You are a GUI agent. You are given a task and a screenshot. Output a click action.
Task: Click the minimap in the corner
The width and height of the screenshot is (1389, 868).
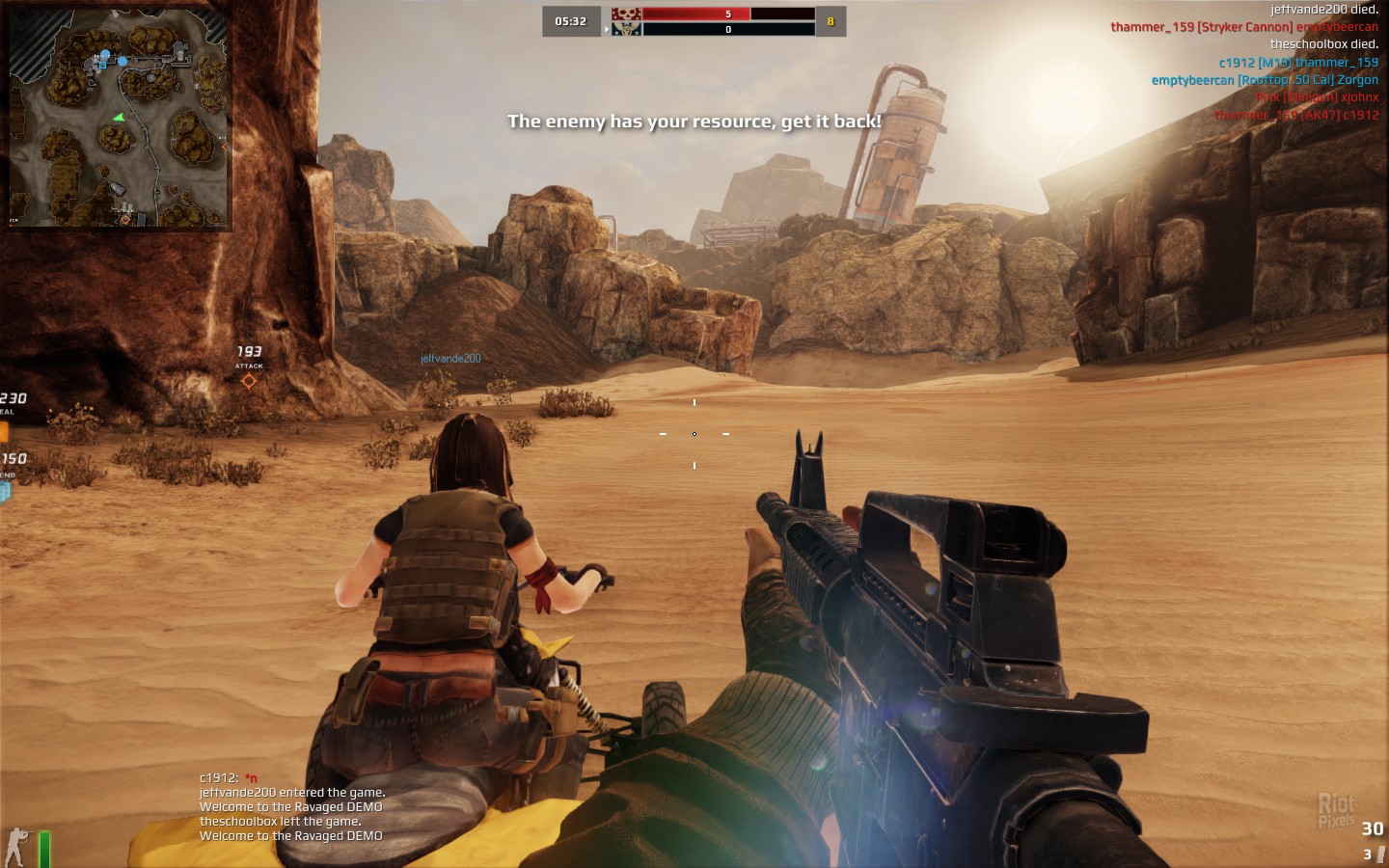(x=118, y=116)
